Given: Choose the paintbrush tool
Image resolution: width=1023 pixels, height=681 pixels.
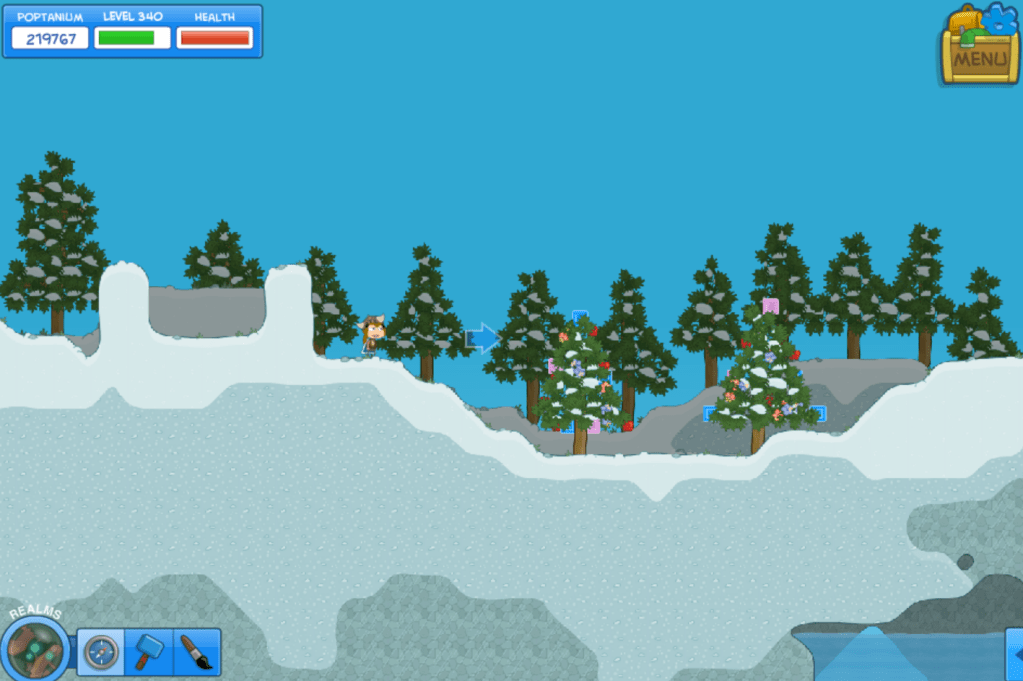Looking at the screenshot, I should 196,653.
